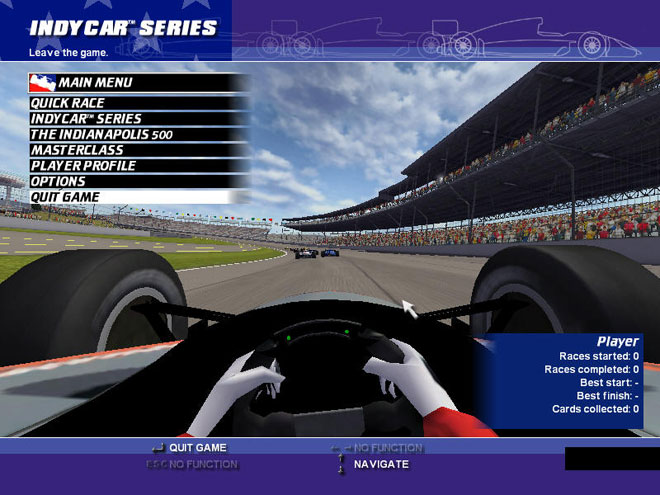Start a Quick Race

pos(68,103)
